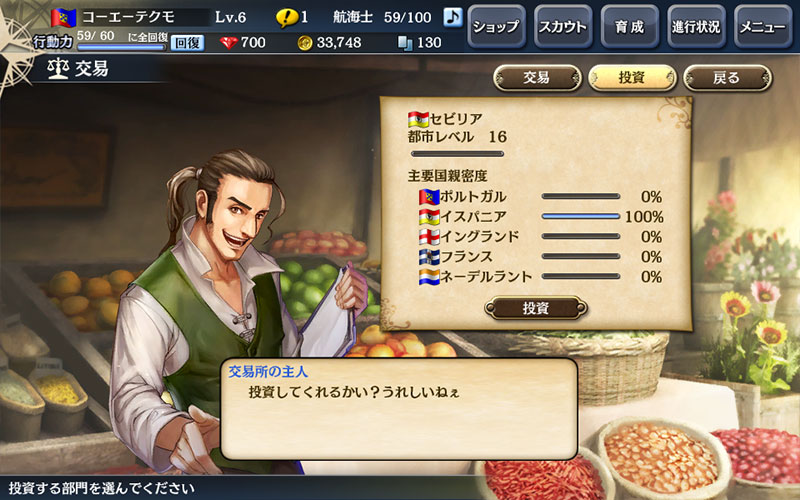The width and height of the screenshot is (800, 500).
Task: Open the メニュー main menu
Action: coord(763,27)
